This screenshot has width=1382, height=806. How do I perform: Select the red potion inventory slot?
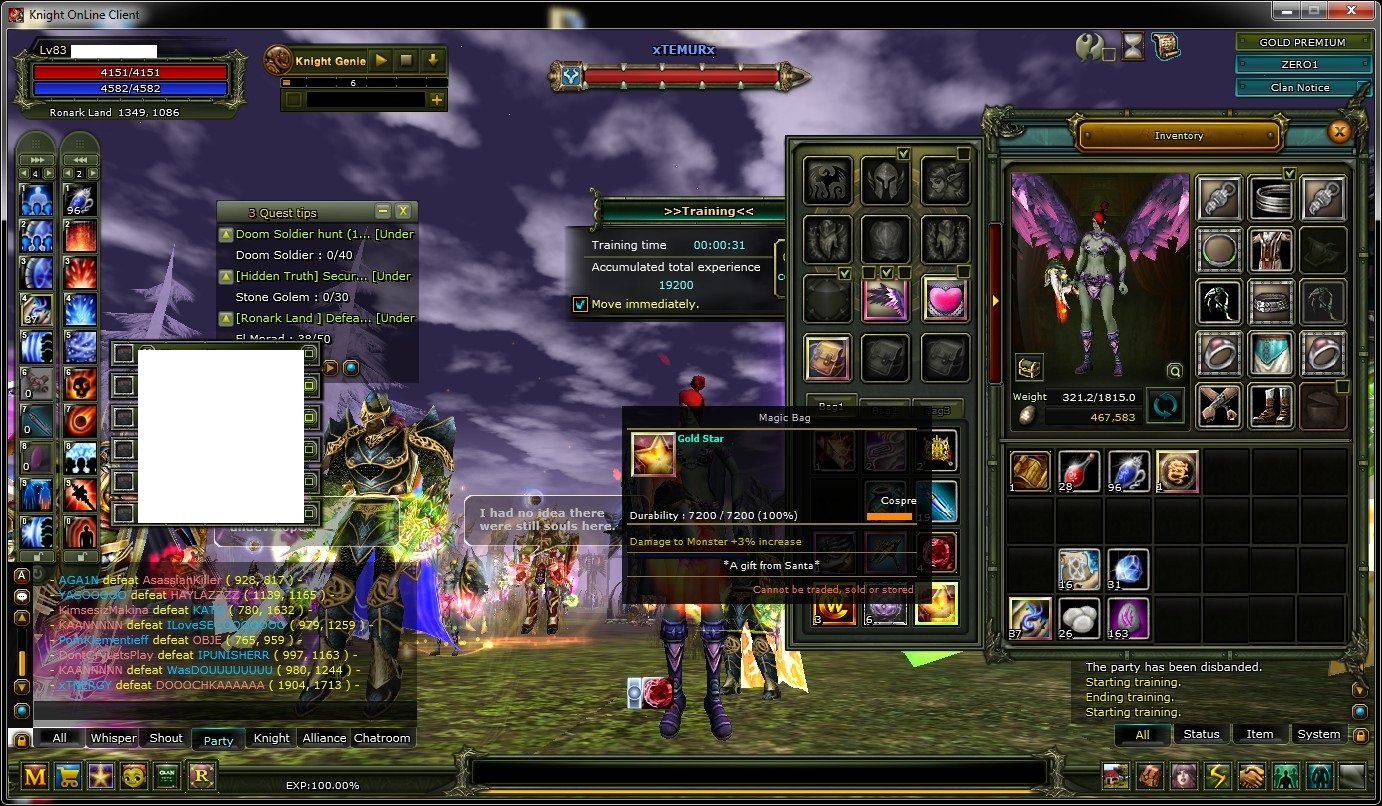(1079, 472)
